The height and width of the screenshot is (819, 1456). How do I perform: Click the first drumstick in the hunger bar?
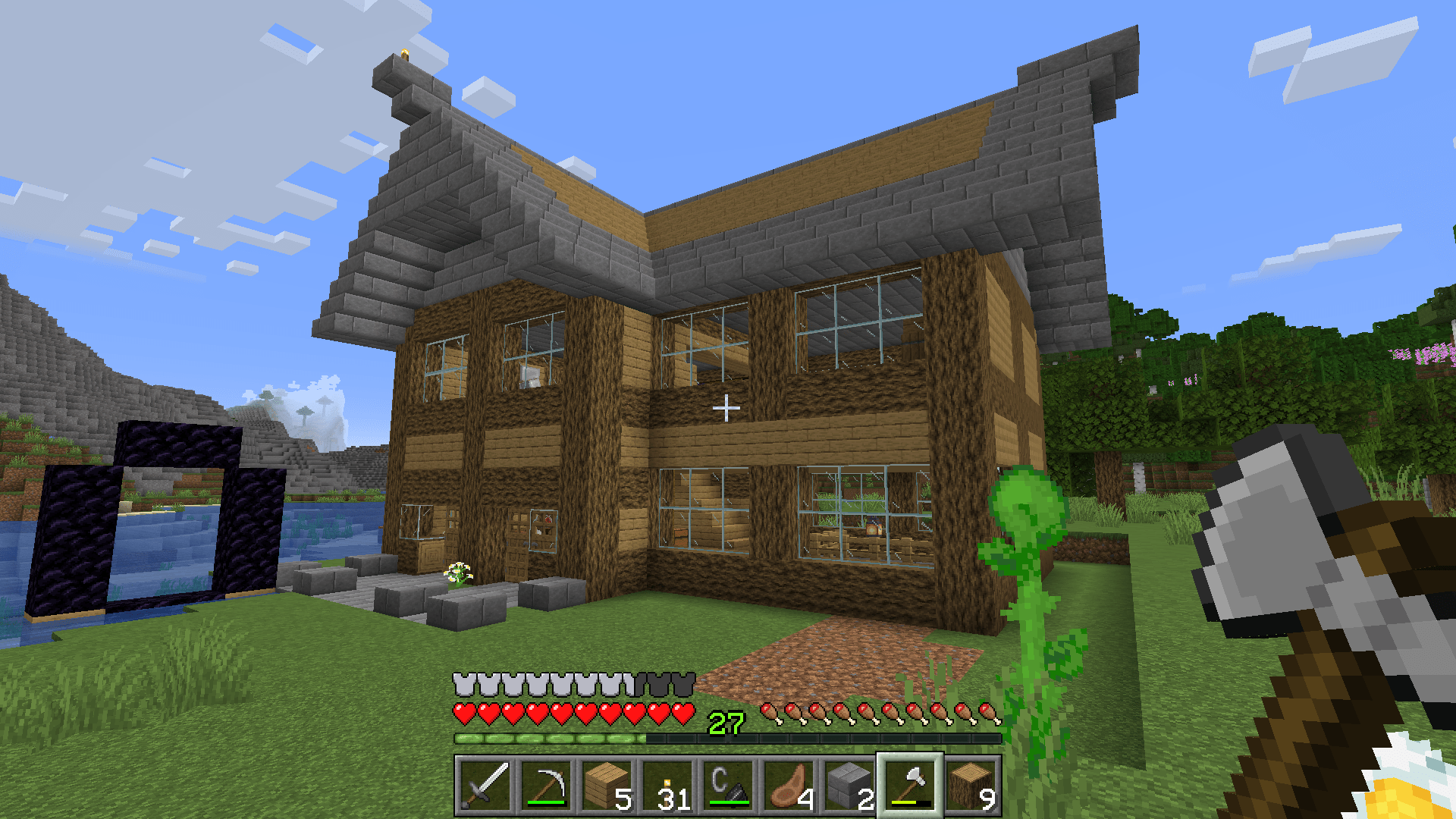pyautogui.click(x=769, y=714)
